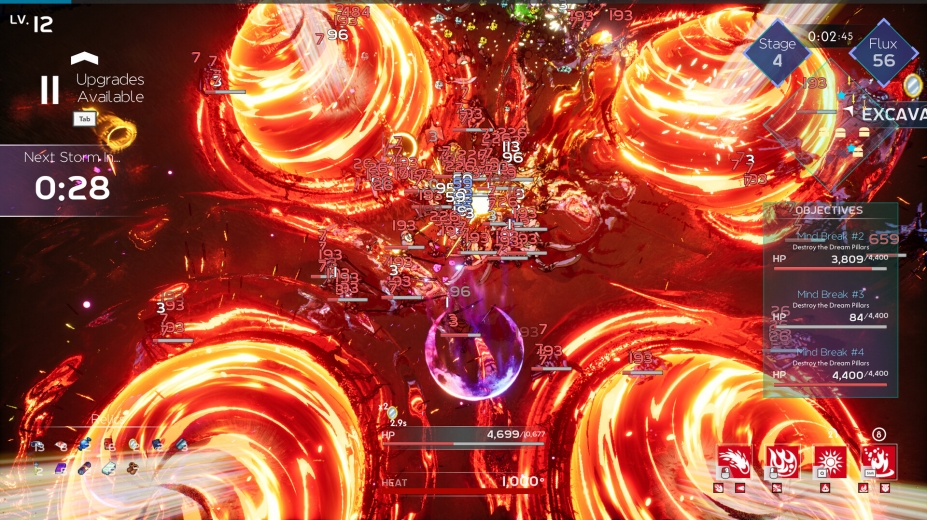Open the Upgrades Available panel
The width and height of the screenshot is (927, 520).
coord(109,87)
